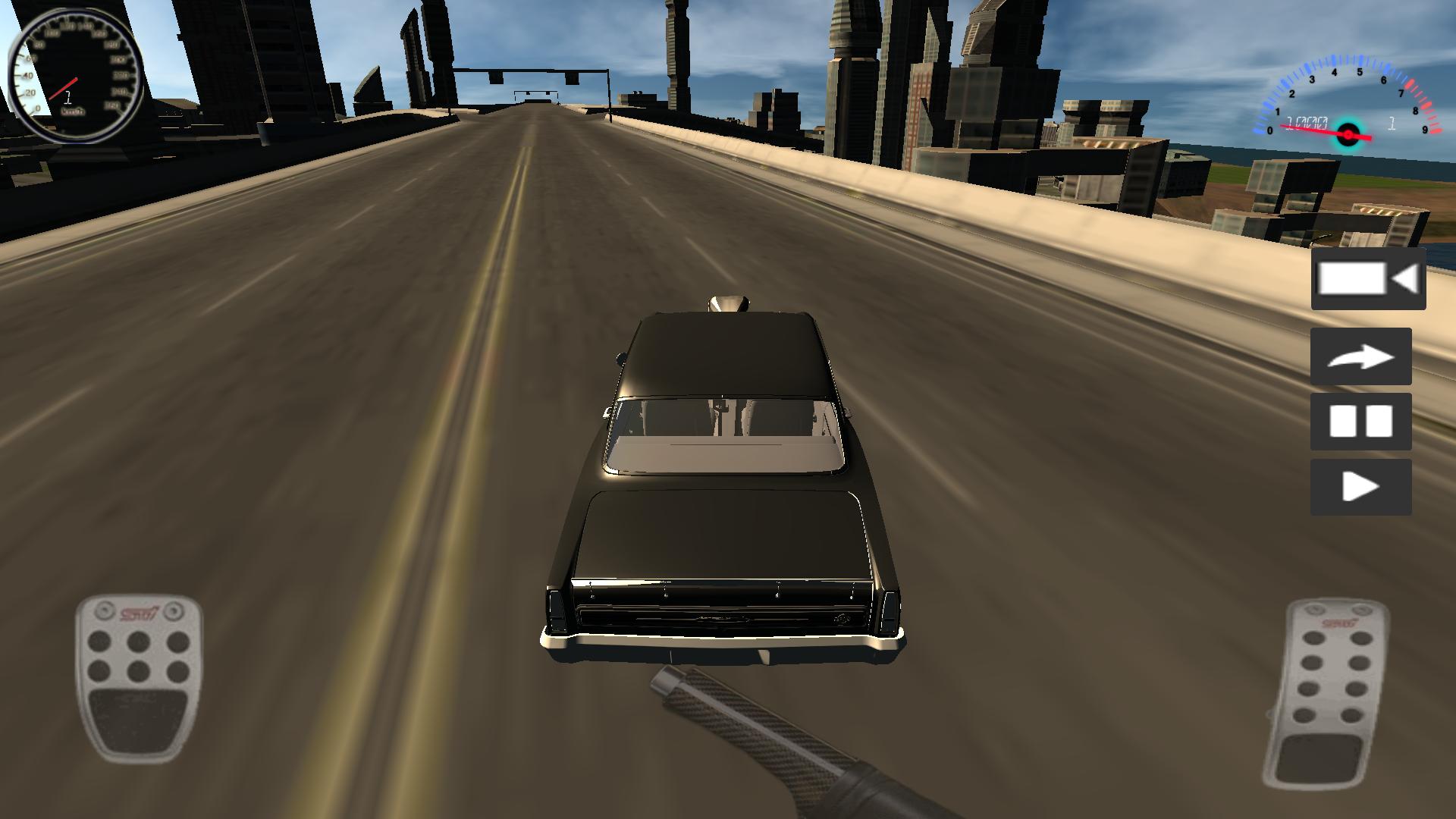This screenshot has width=1456, height=819.
Task: Click the red speedometer needle
Action: pyautogui.click(x=62, y=89)
